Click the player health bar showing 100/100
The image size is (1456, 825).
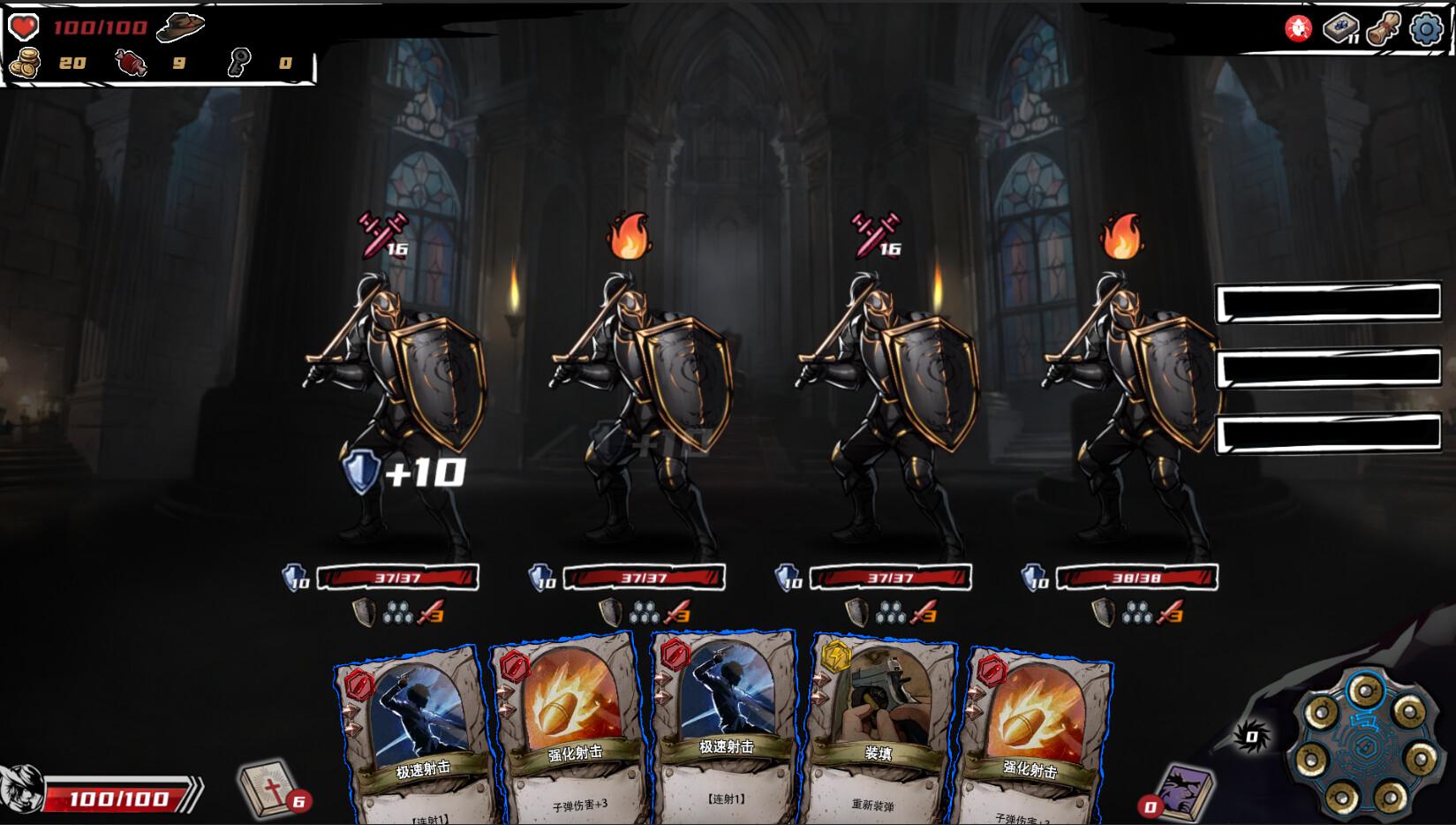click(119, 794)
